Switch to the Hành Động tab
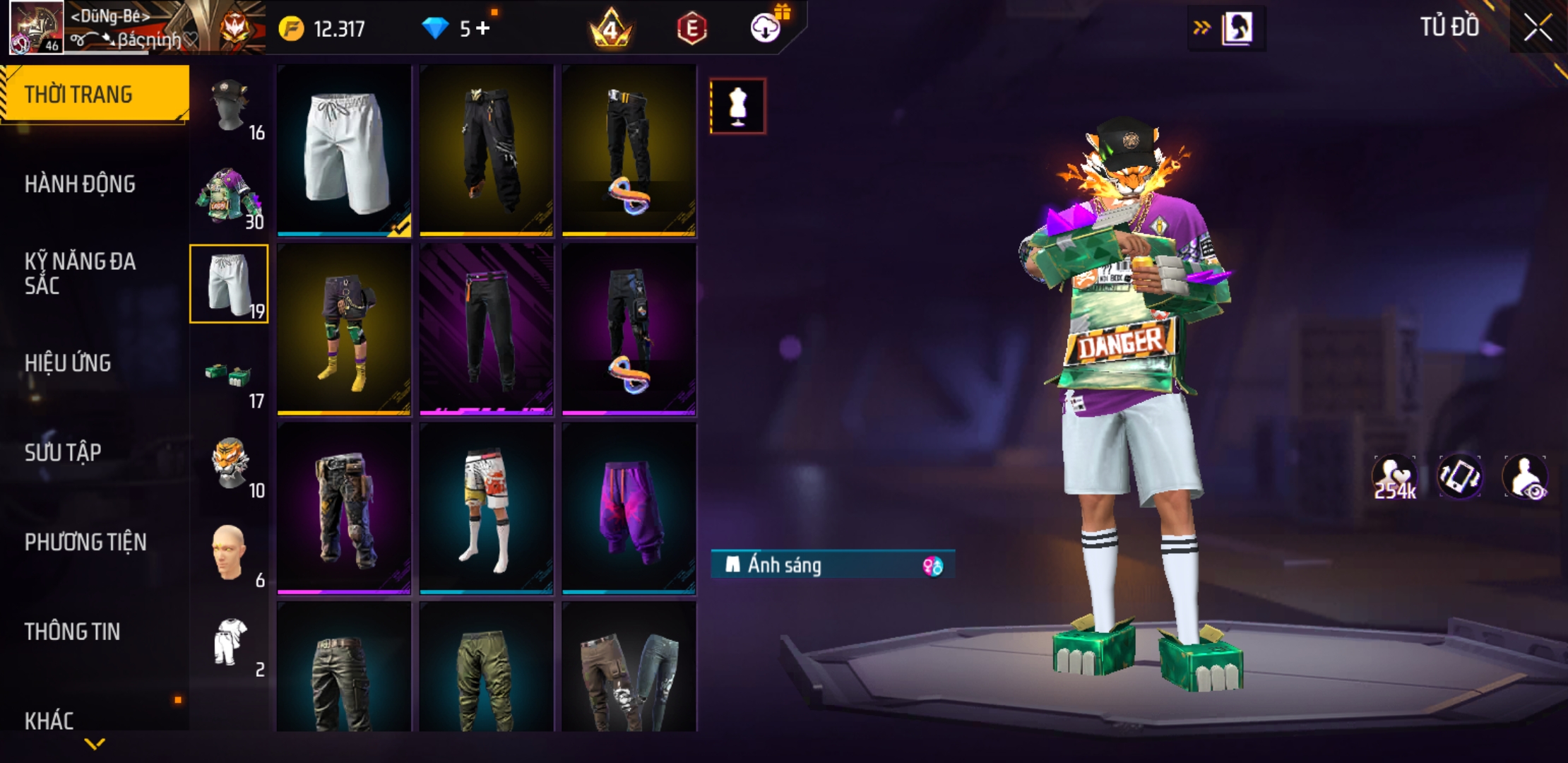This screenshot has width=1568, height=763. point(80,184)
